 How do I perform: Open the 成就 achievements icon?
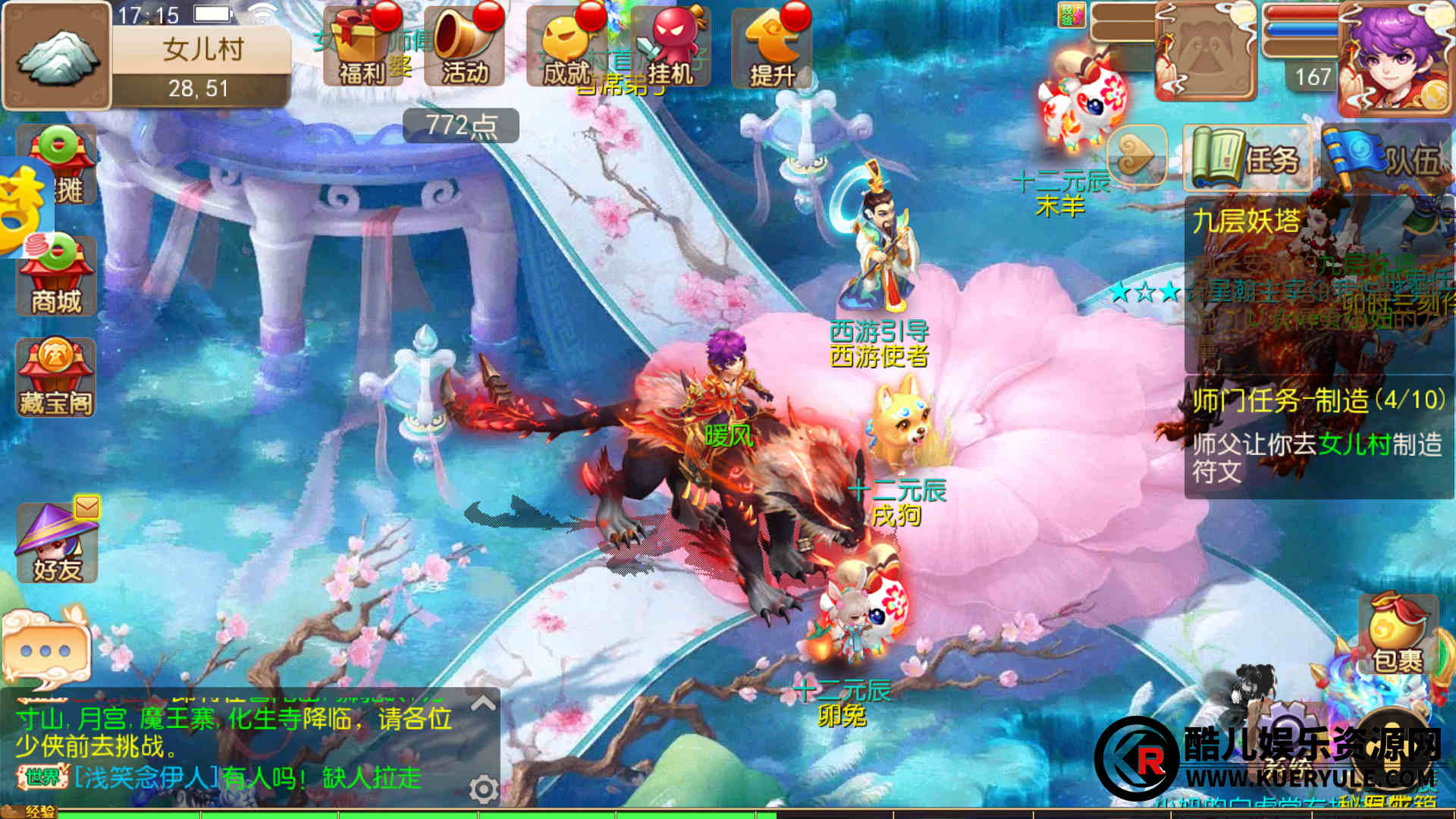(566, 47)
